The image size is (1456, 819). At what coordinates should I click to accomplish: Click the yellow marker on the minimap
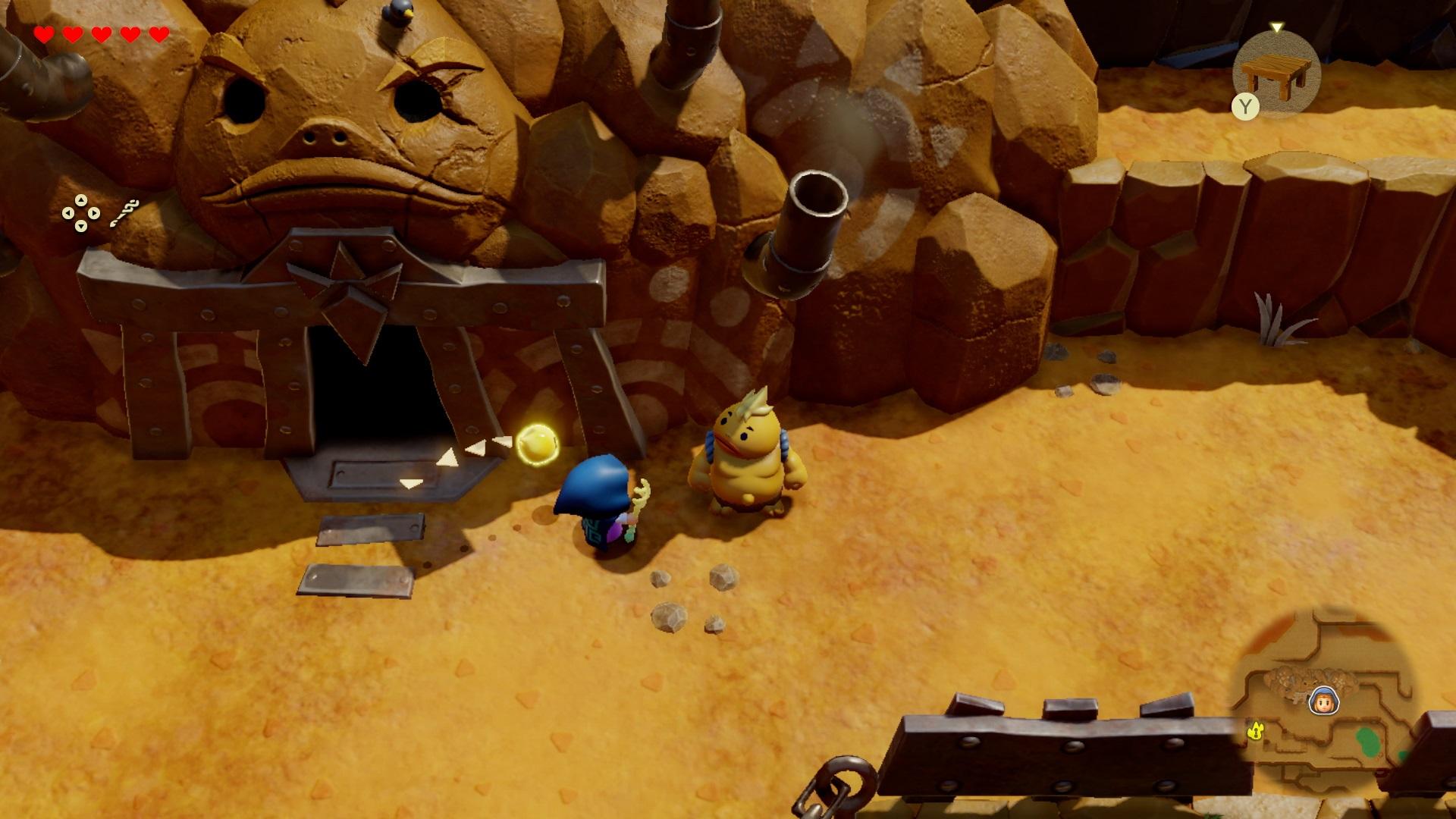tap(1257, 730)
